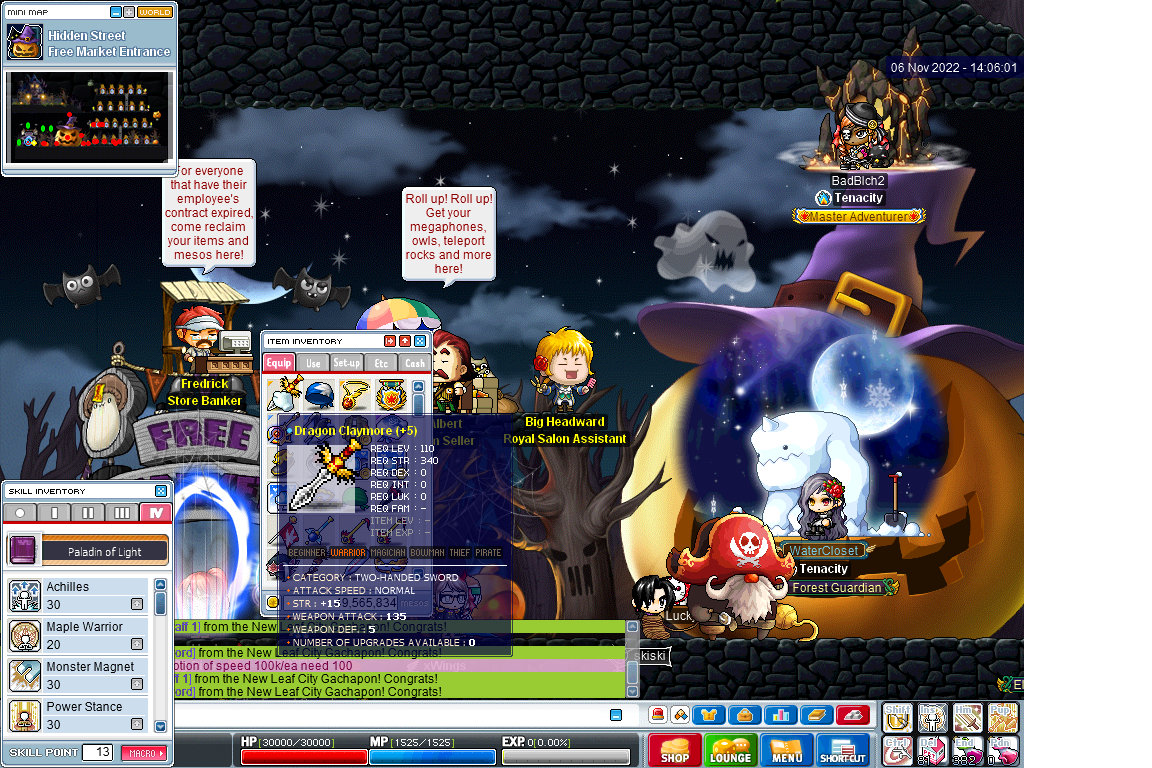Click the Monster Magnet skill icon
Image resolution: width=1152 pixels, height=768 pixels.
pyautogui.click(x=25, y=675)
